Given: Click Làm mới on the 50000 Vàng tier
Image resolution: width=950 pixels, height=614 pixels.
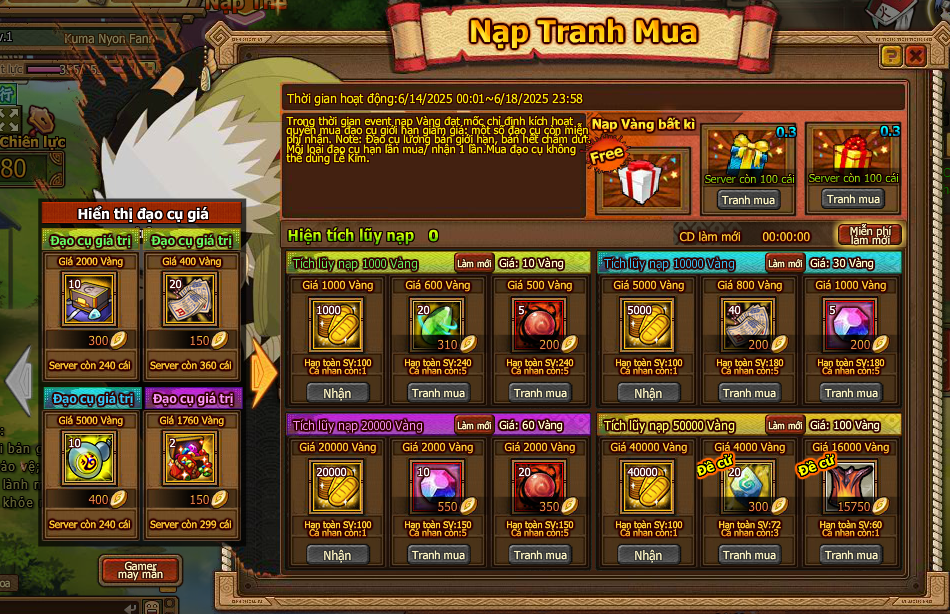Looking at the screenshot, I should click(785, 425).
